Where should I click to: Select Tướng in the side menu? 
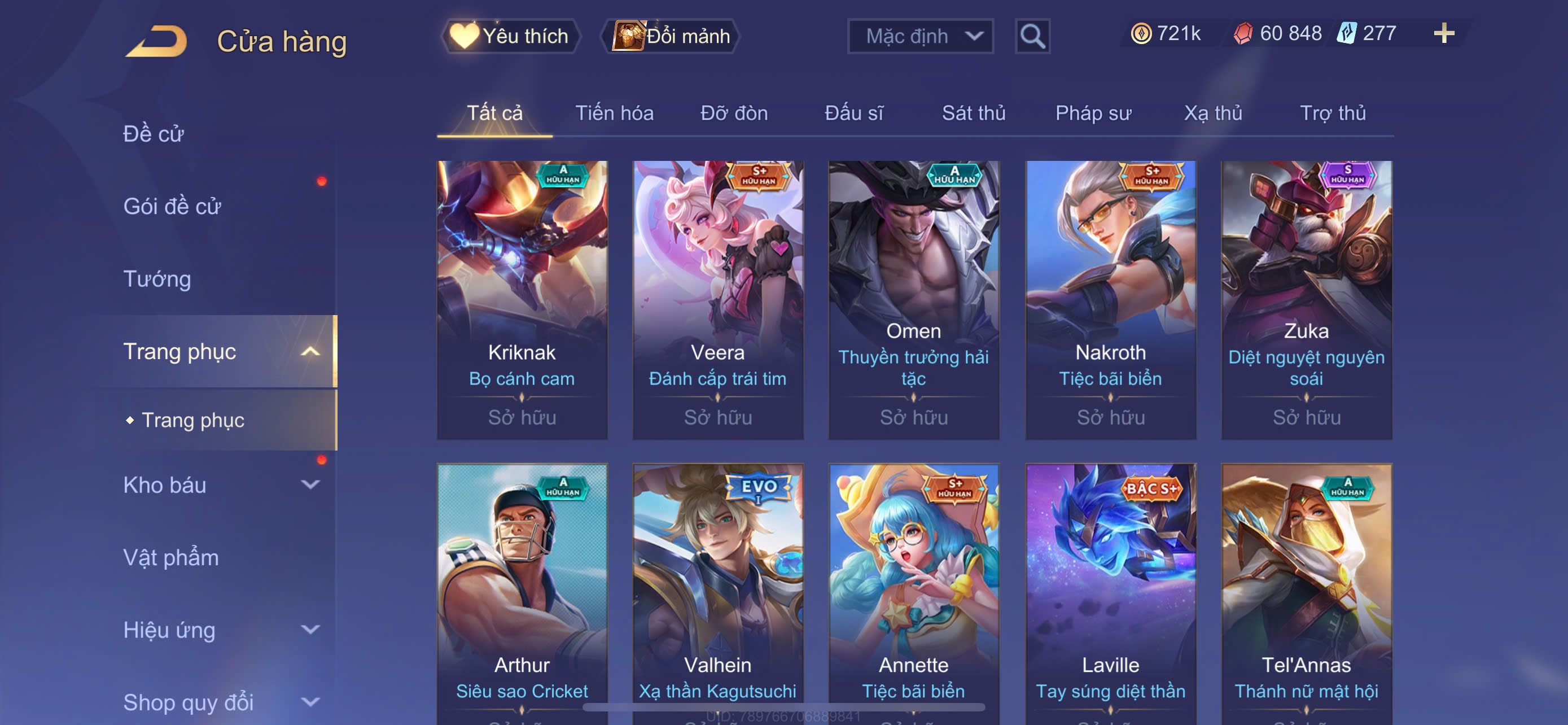tap(157, 279)
